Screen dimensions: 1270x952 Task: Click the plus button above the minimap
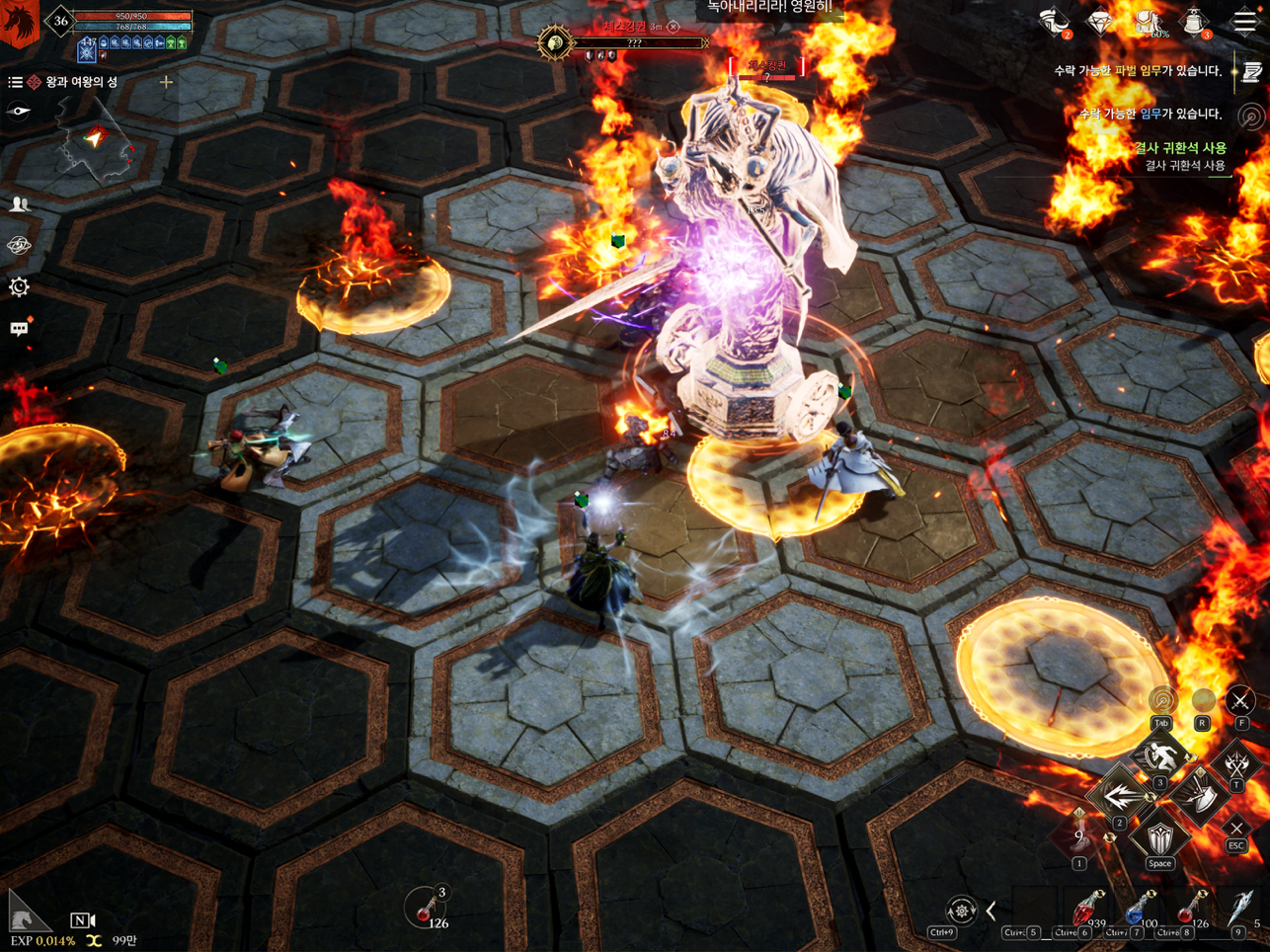(166, 82)
